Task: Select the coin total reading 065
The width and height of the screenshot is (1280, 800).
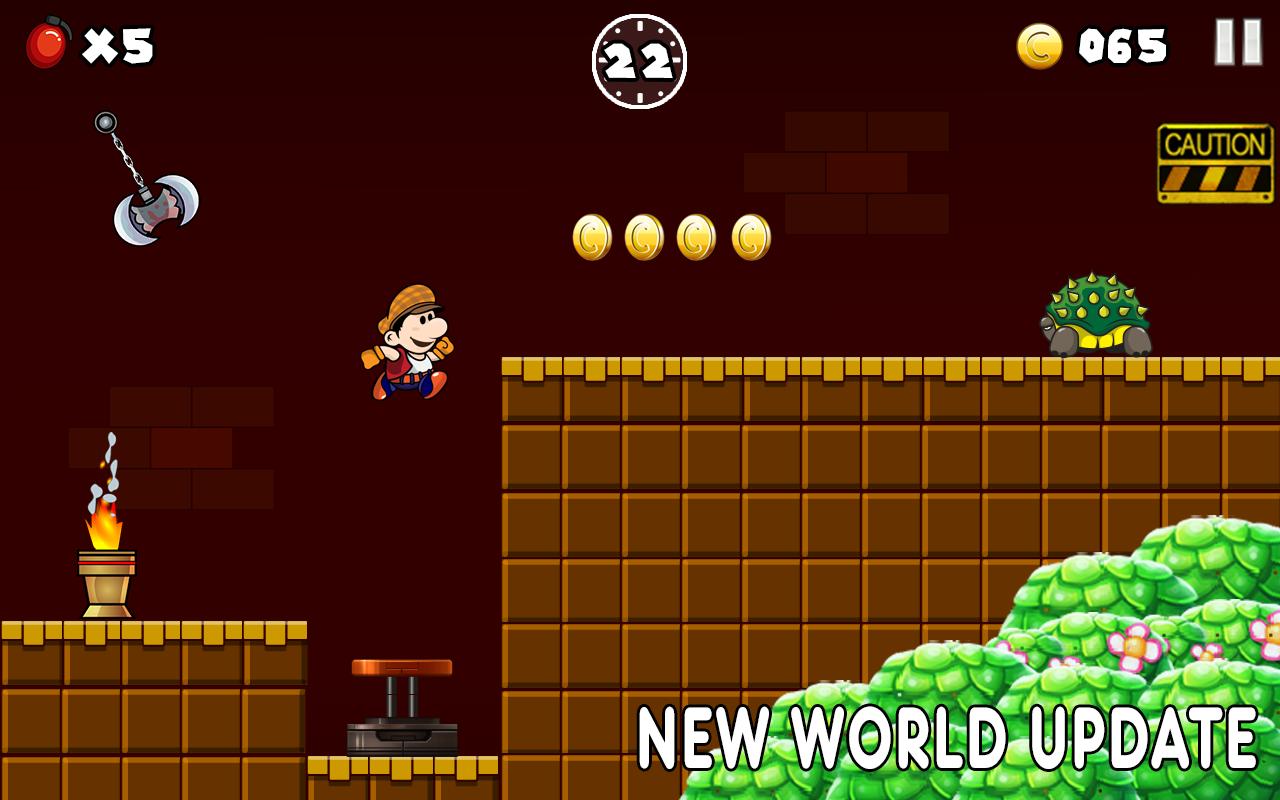Action: pos(1120,44)
